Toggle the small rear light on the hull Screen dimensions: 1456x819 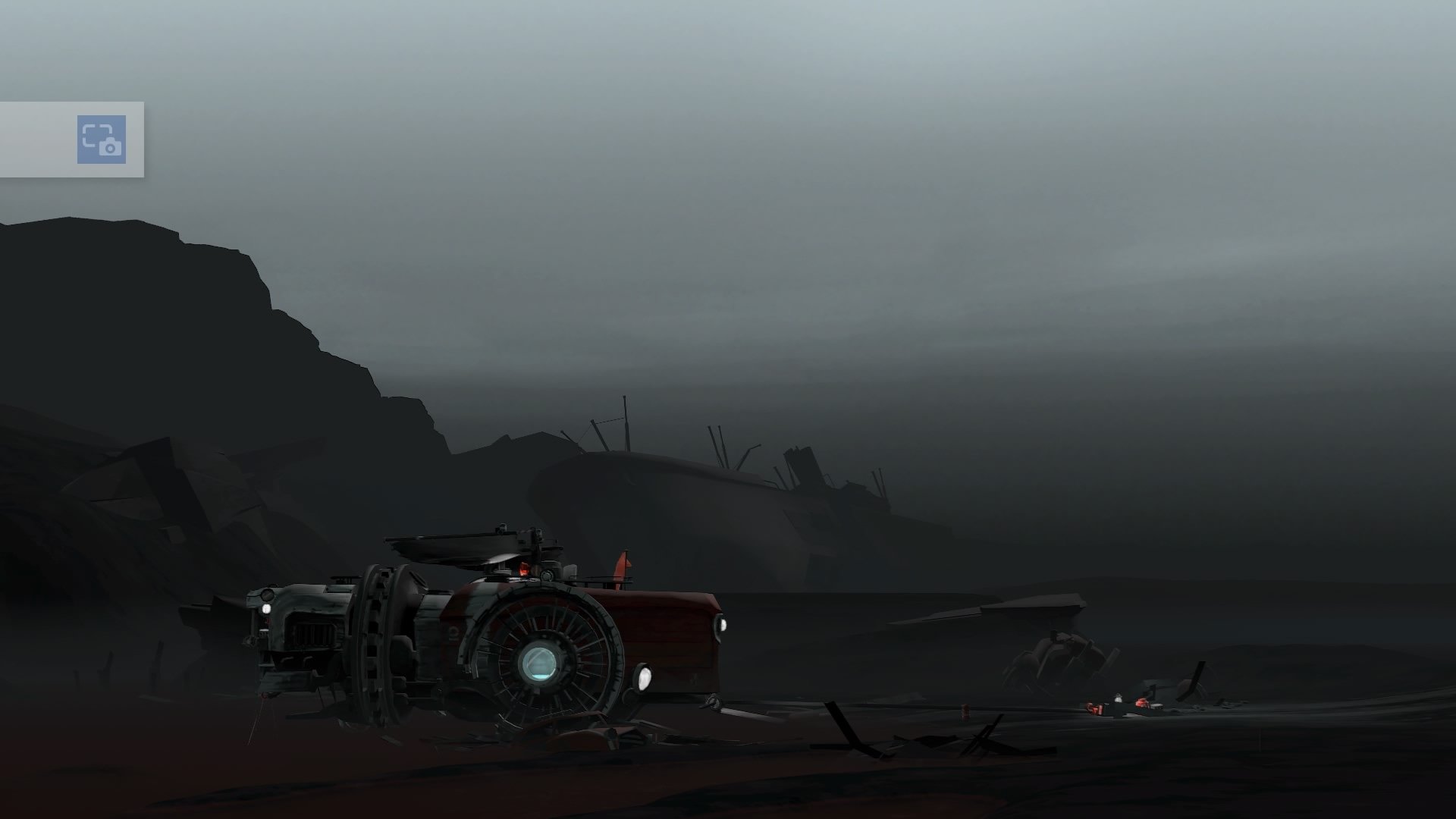pos(722,623)
